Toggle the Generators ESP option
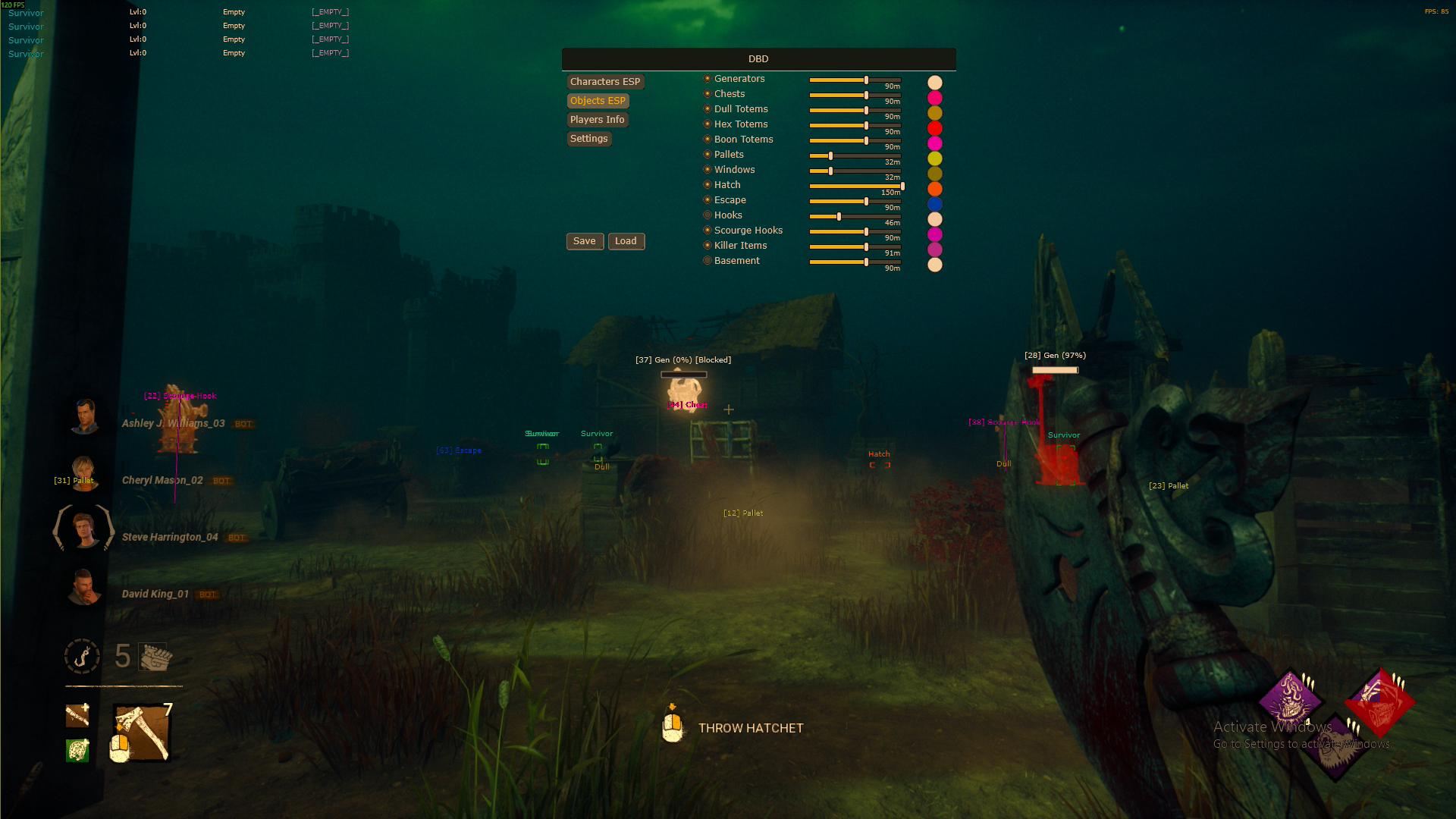This screenshot has width=1456, height=819. point(708,79)
